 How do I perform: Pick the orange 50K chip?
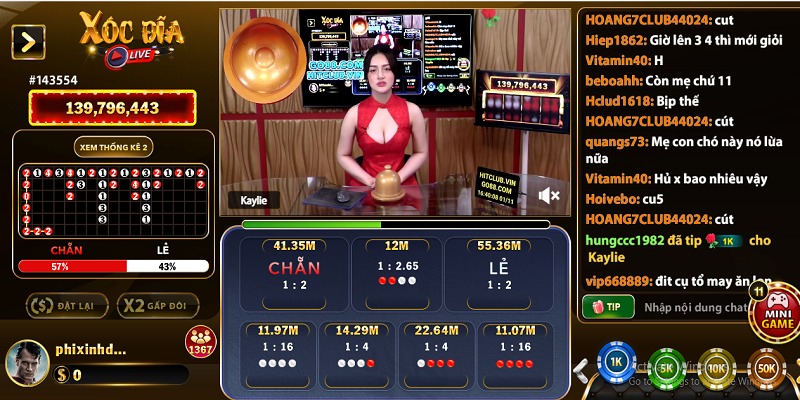766,367
